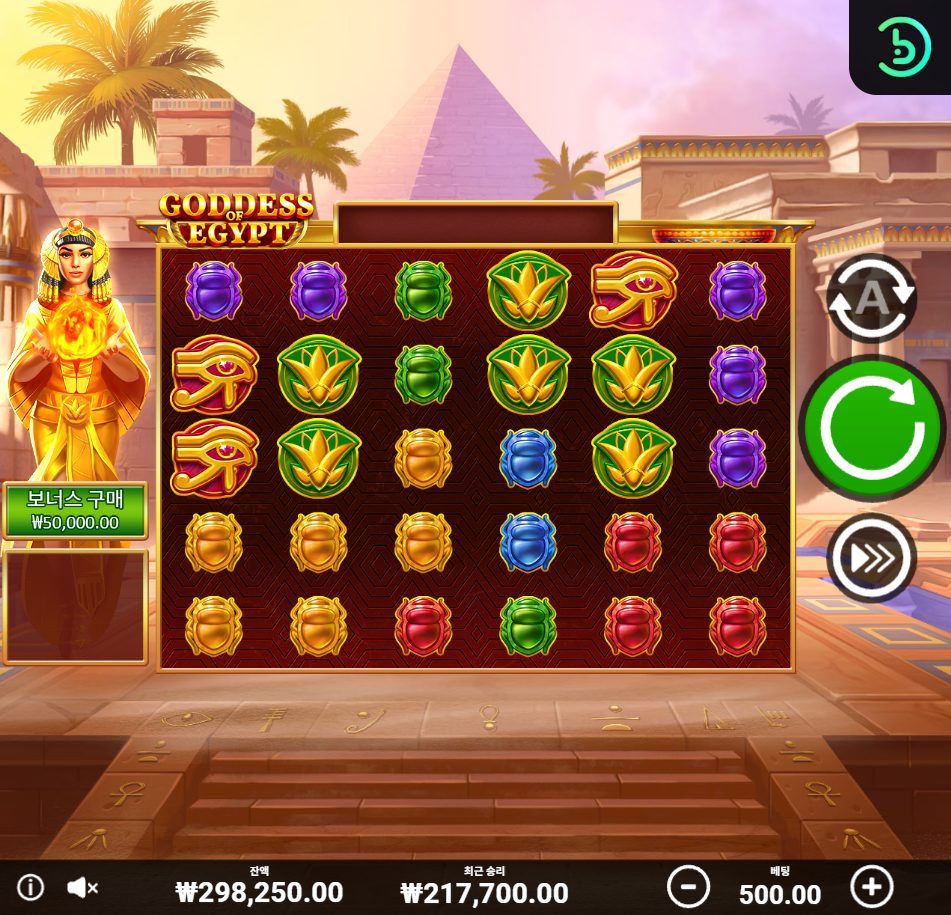
Task: Decrease the bet with the minus button
Action: tap(688, 886)
